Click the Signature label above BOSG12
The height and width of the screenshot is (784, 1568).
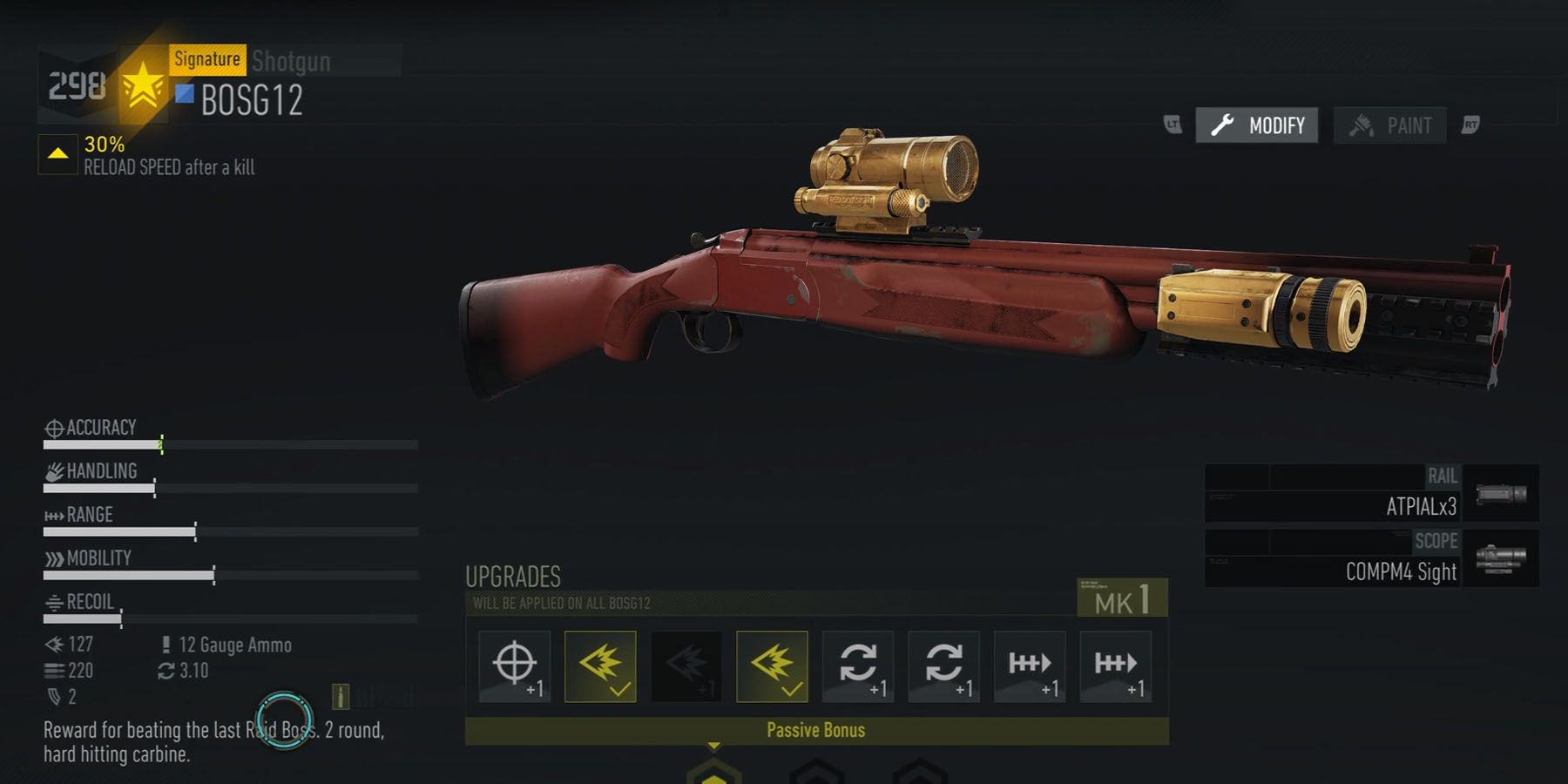(208, 59)
